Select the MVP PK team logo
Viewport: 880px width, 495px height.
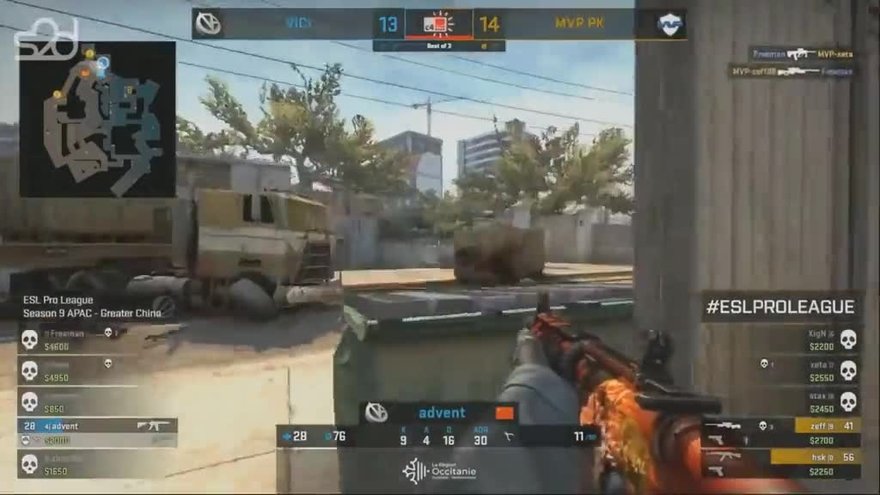pyautogui.click(x=669, y=23)
